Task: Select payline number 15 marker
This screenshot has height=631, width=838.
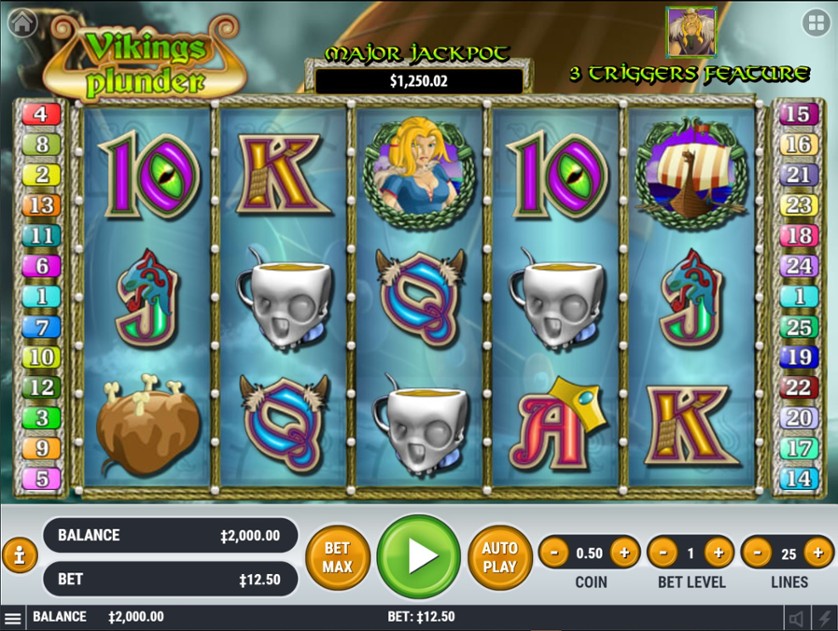Action: point(797,114)
